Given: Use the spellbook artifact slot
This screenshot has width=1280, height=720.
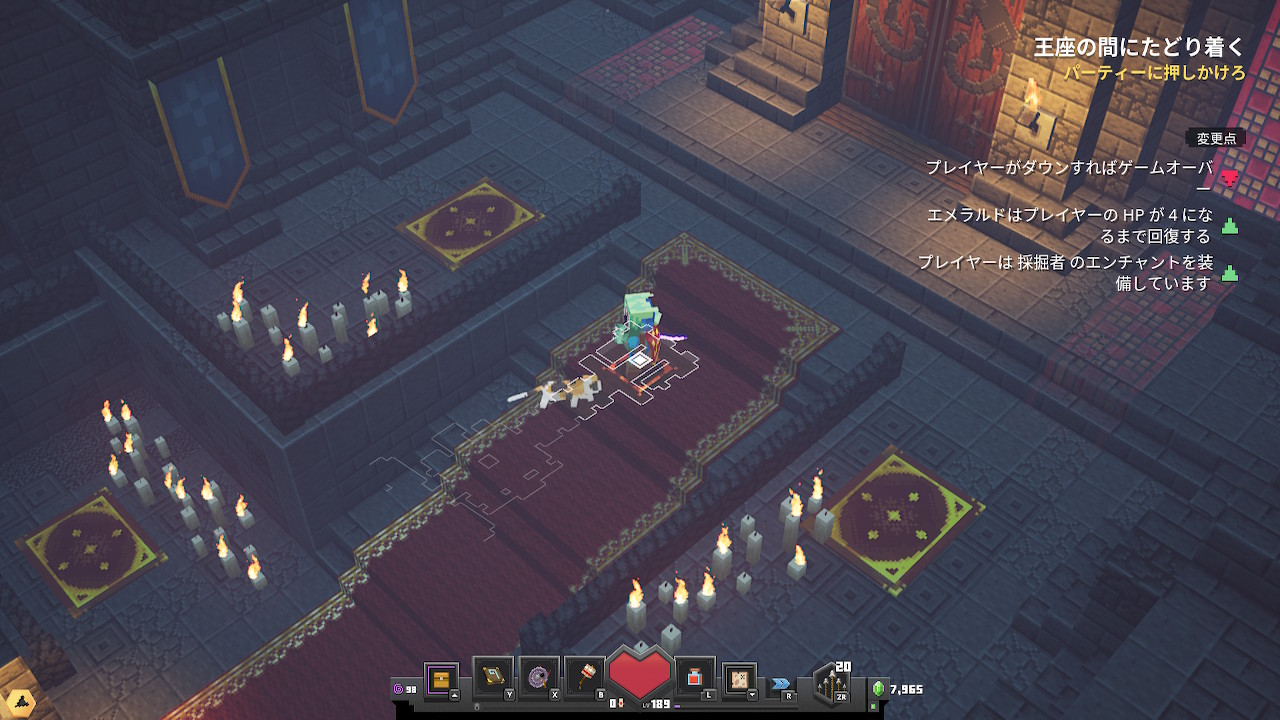Looking at the screenshot, I should click(492, 677).
